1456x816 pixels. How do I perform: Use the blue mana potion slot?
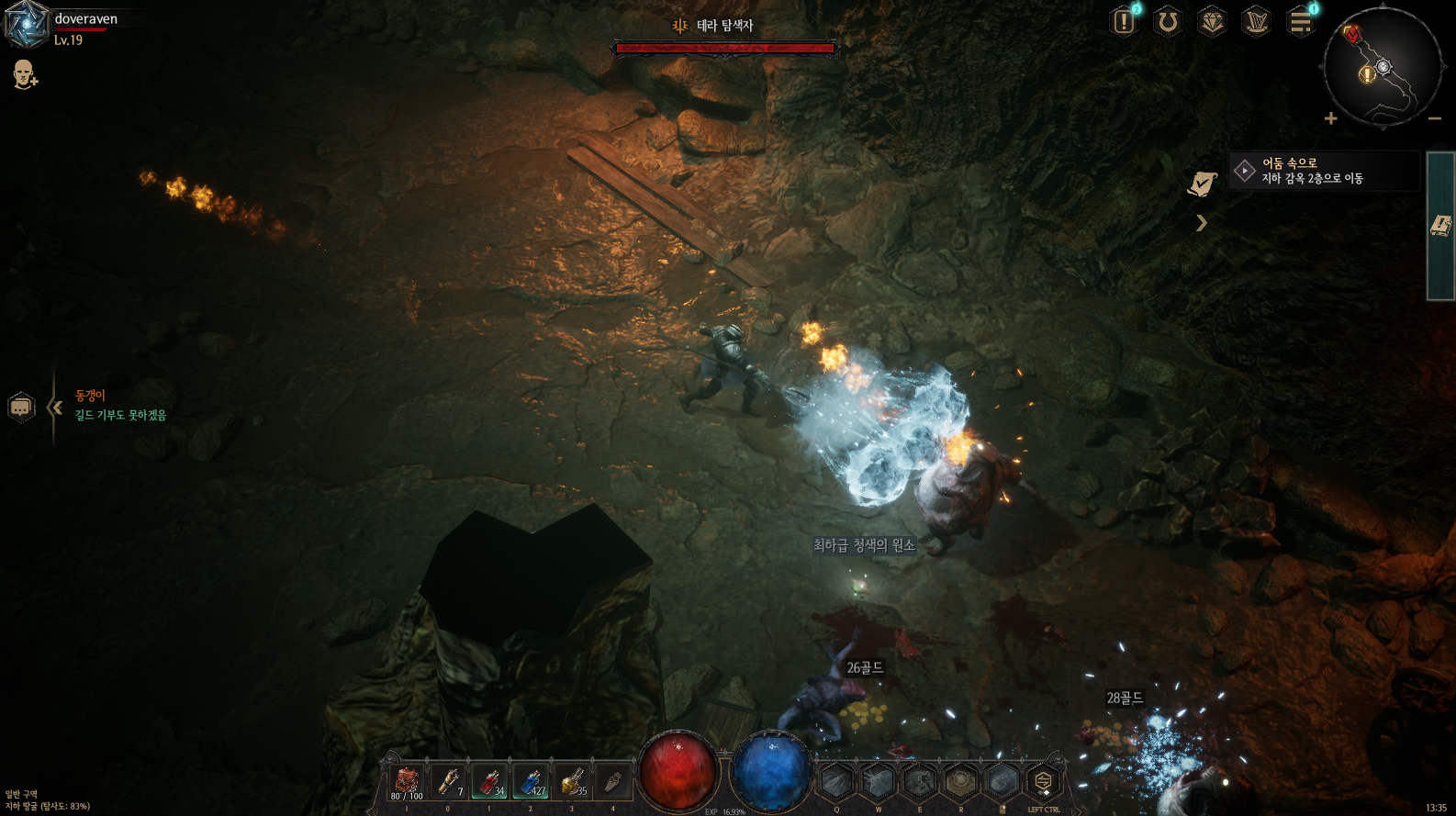point(531,782)
